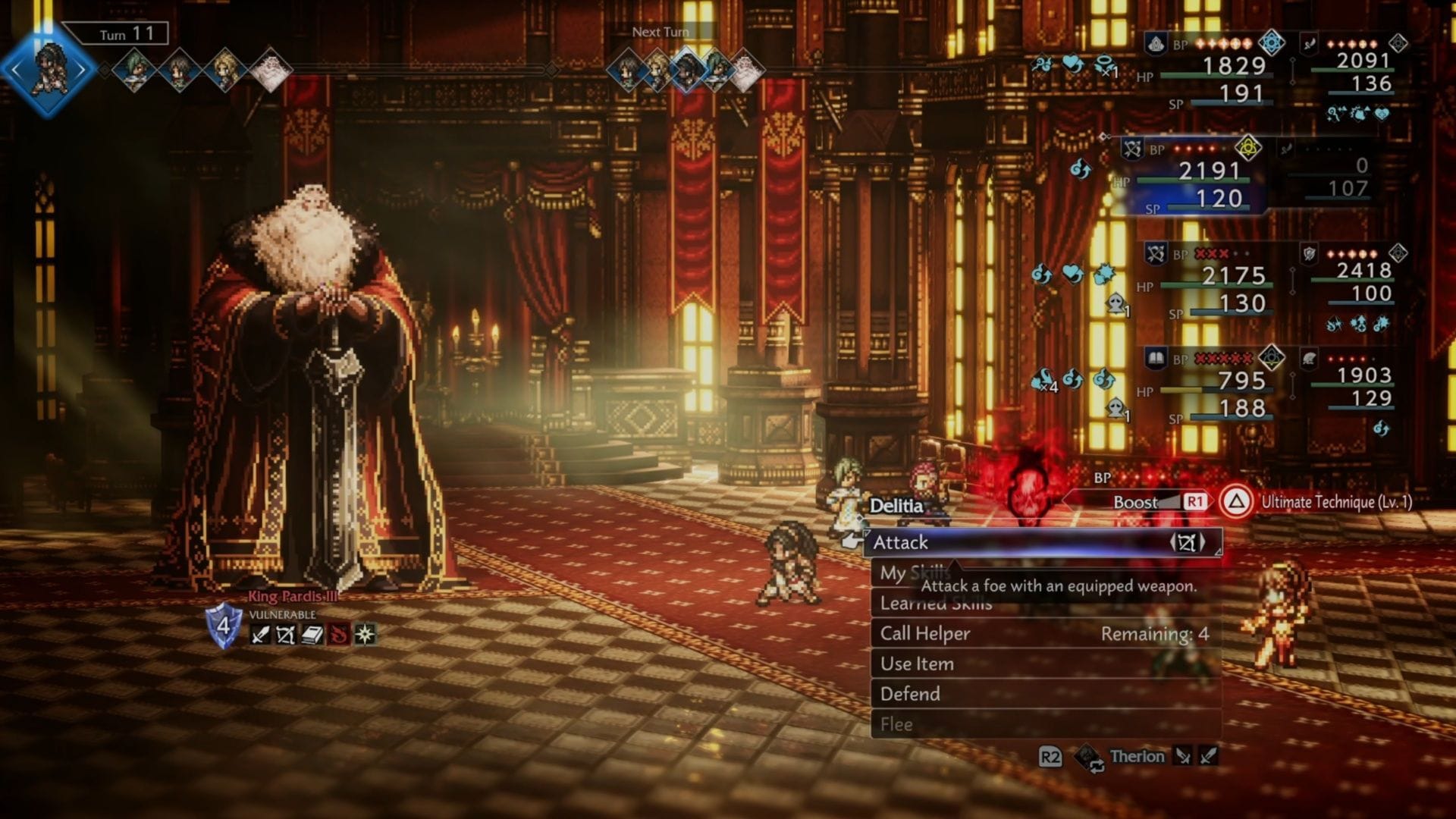Select the Attack command
This screenshot has width=1456, height=819.
point(1043,542)
